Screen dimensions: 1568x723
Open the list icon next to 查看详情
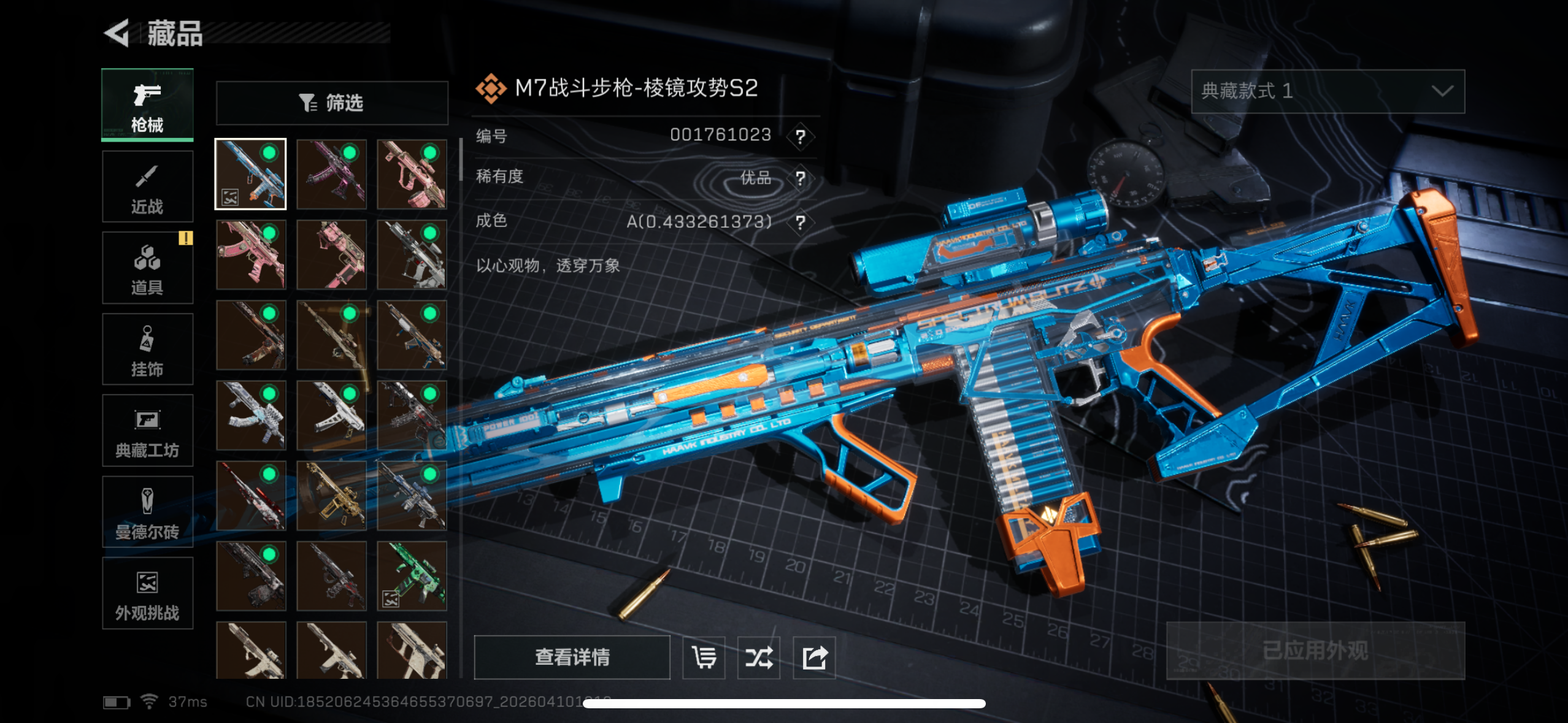704,657
